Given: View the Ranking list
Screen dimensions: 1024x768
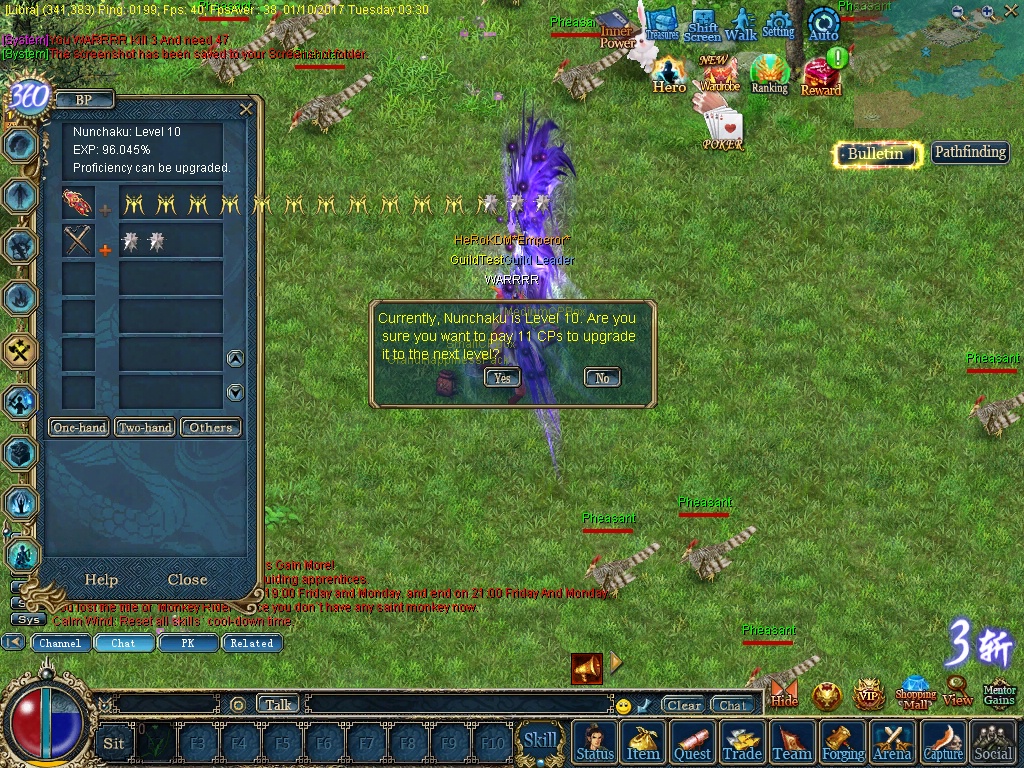Looking at the screenshot, I should [x=769, y=74].
